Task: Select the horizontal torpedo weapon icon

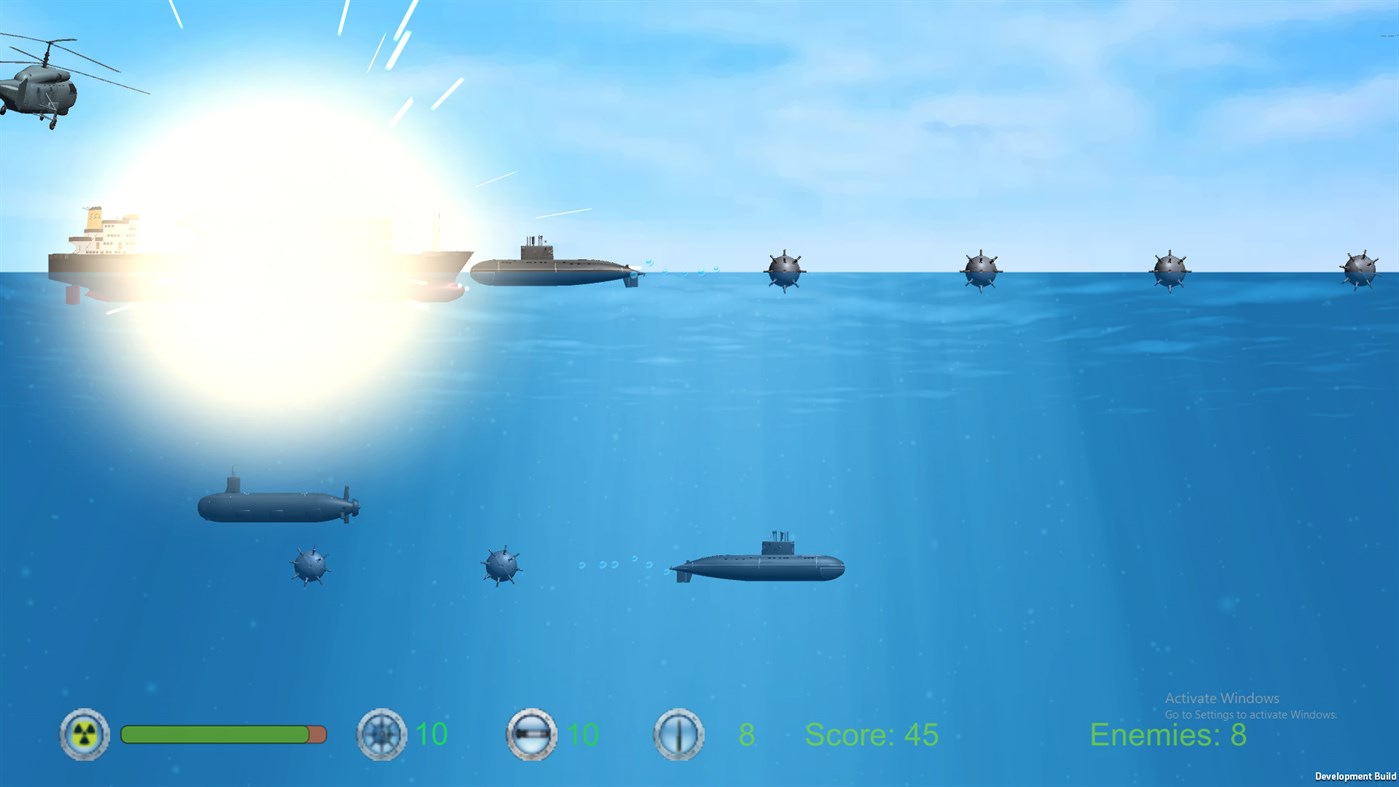Action: click(531, 734)
